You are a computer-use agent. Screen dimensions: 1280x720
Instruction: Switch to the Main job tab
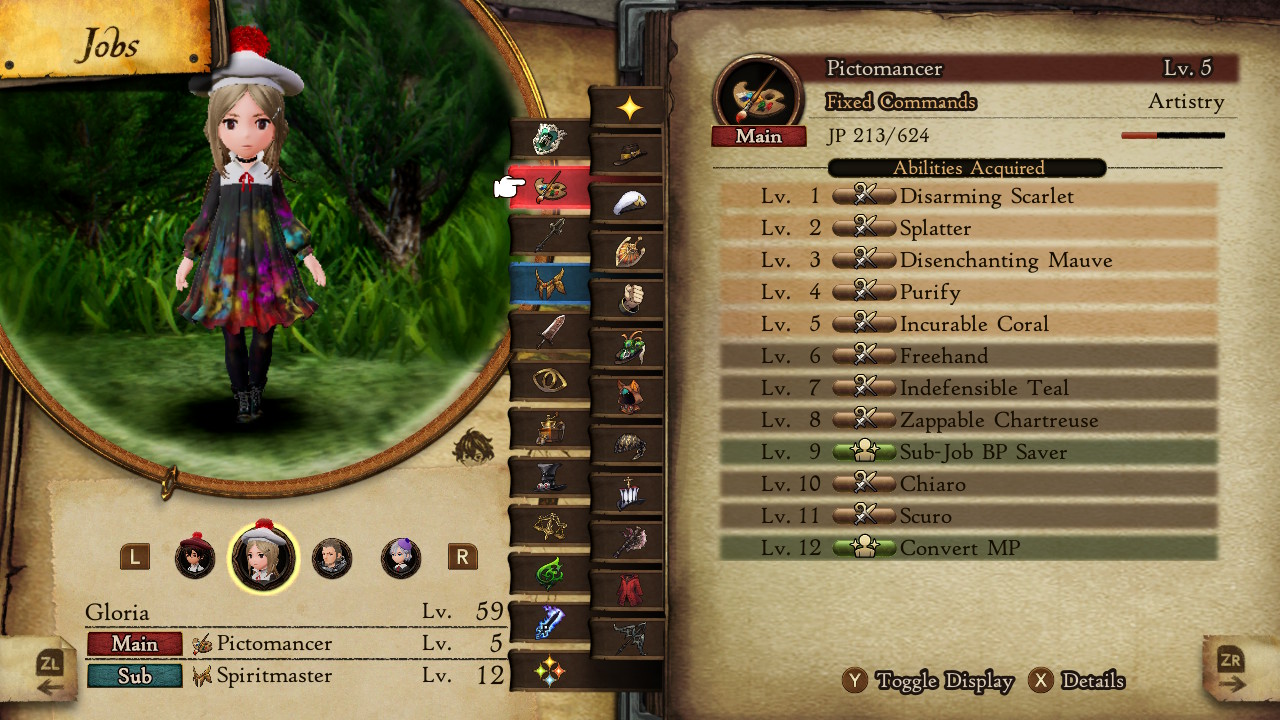click(x=134, y=644)
